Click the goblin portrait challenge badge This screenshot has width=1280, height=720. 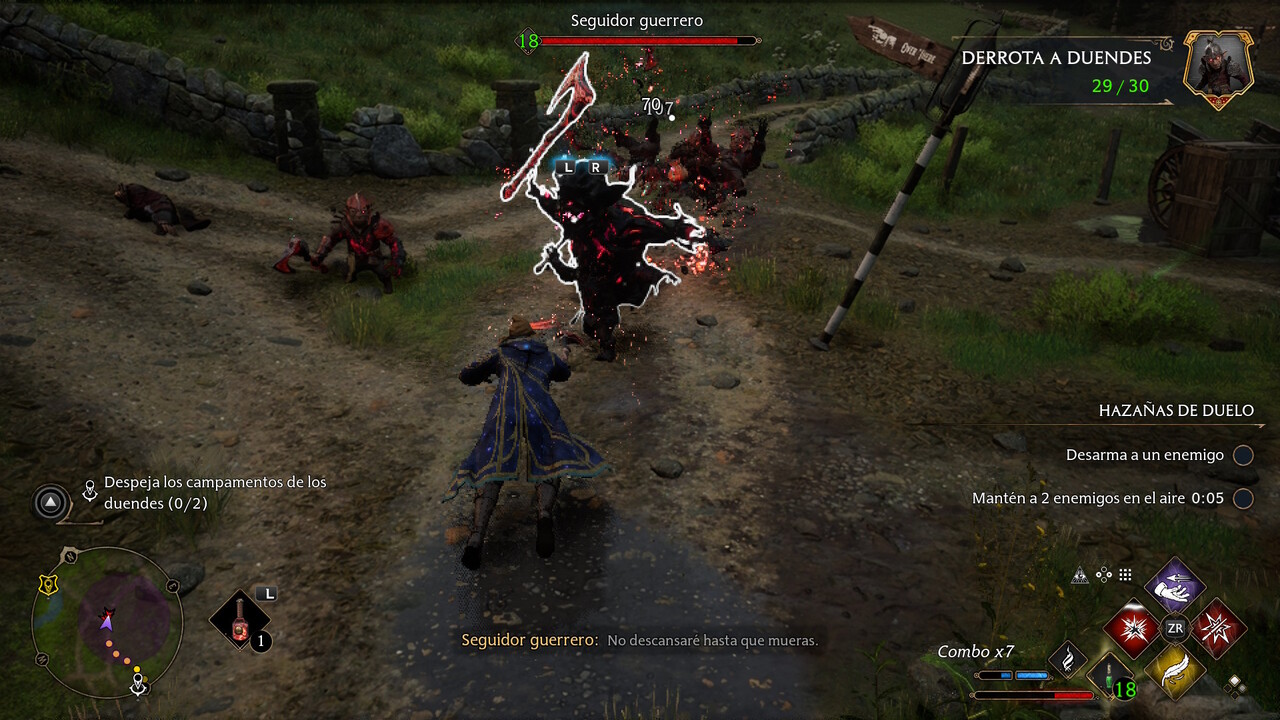click(x=1219, y=67)
